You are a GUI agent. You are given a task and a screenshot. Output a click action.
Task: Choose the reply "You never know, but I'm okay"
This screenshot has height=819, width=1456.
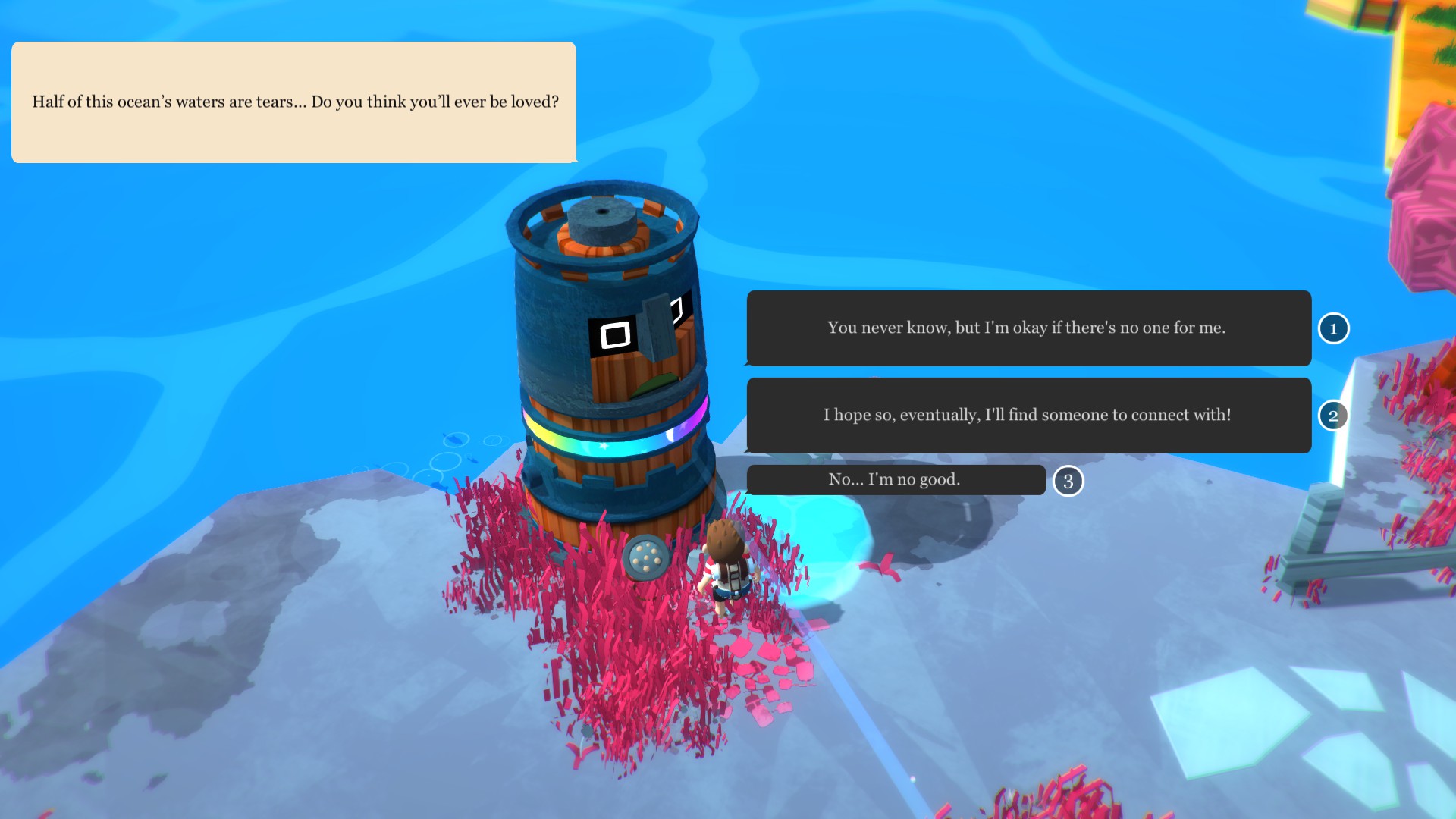pyautogui.click(x=1028, y=328)
